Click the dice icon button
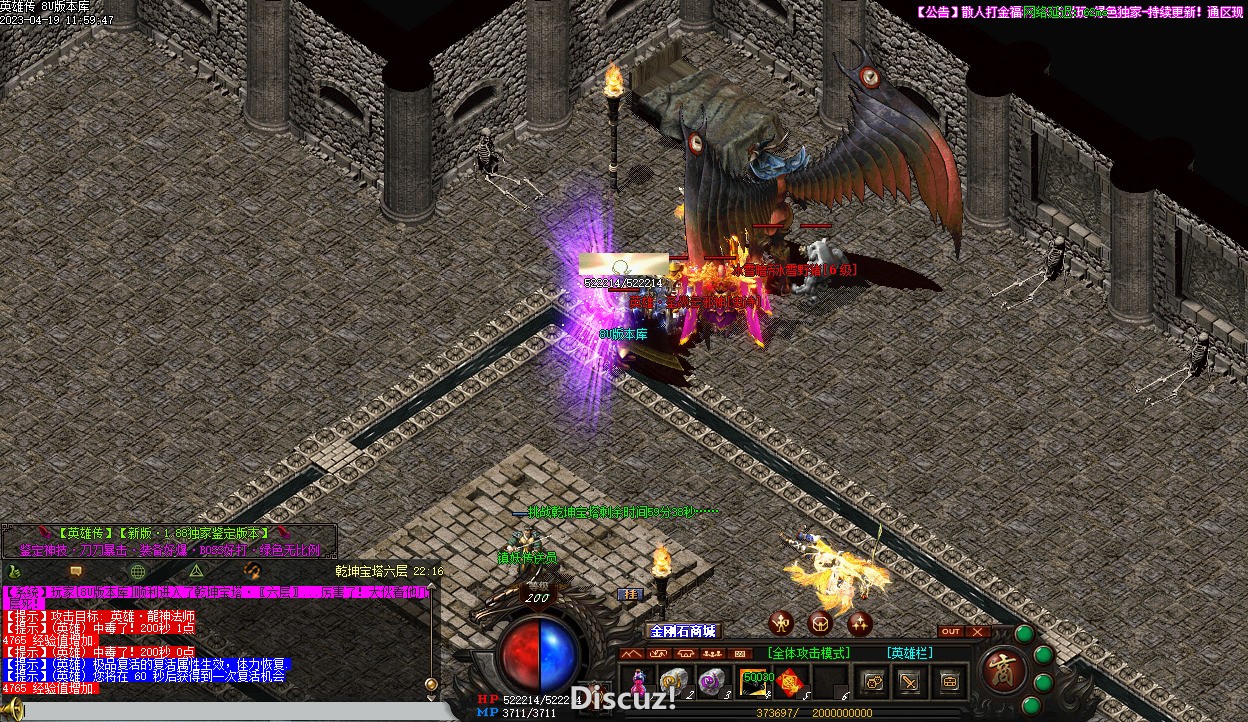The image size is (1248, 722). tap(873, 682)
